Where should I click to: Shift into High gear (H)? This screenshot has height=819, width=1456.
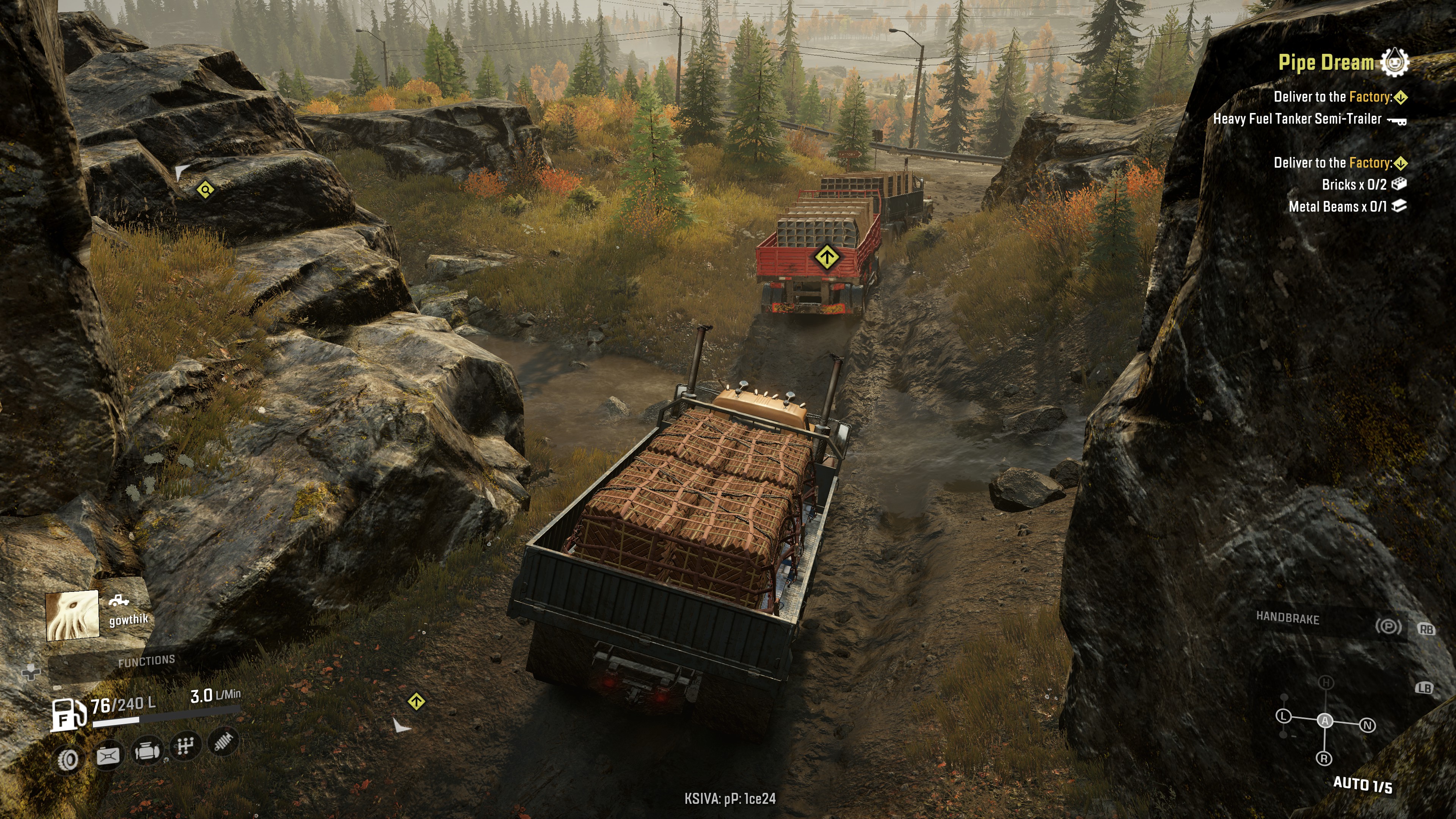1326,683
